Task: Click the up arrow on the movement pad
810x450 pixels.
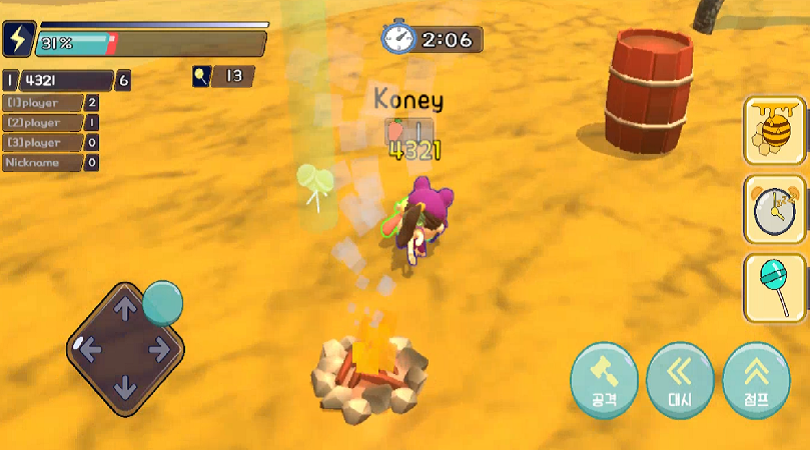Action: pyautogui.click(x=124, y=310)
